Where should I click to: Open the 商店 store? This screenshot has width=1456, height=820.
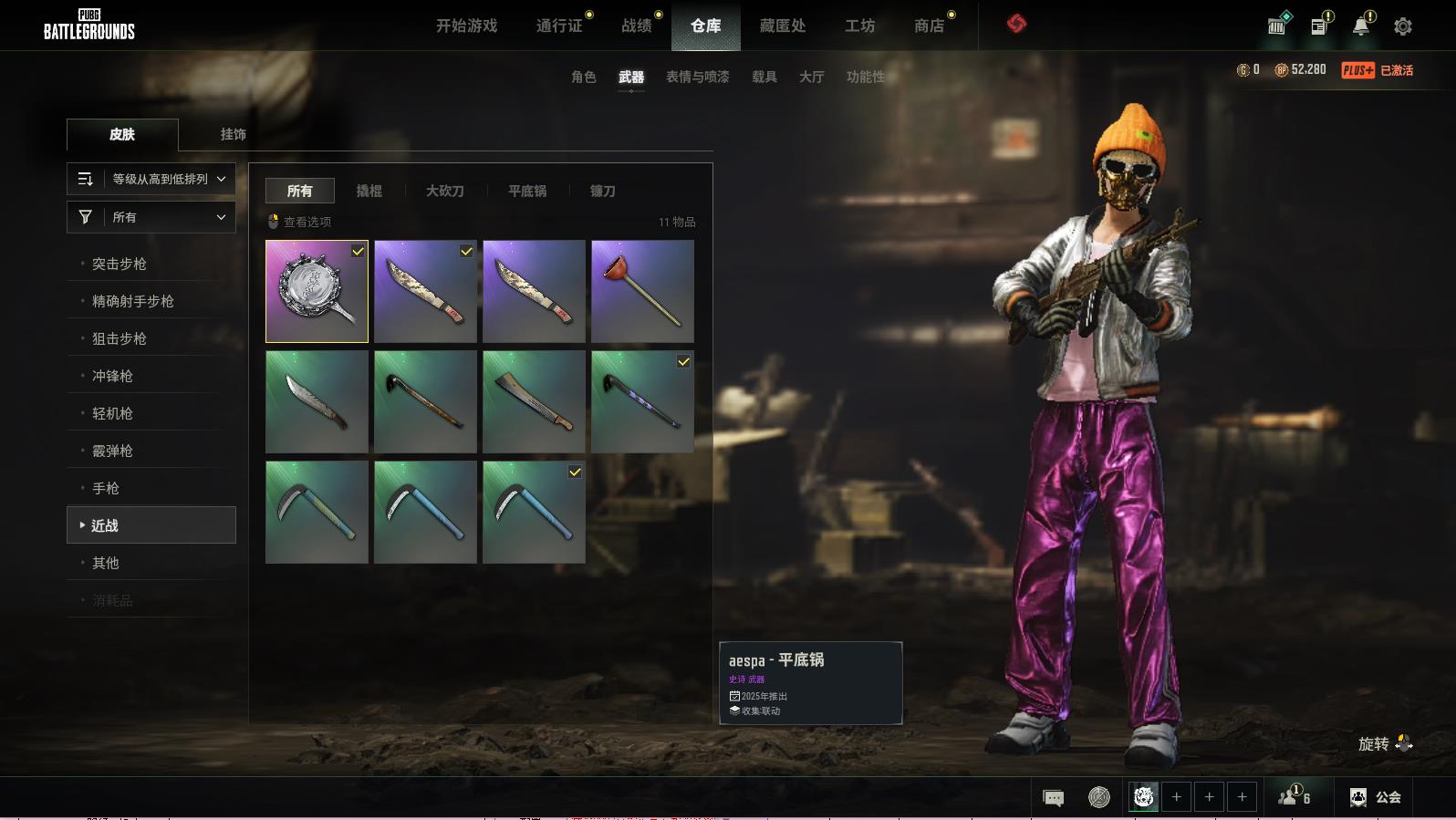click(929, 26)
